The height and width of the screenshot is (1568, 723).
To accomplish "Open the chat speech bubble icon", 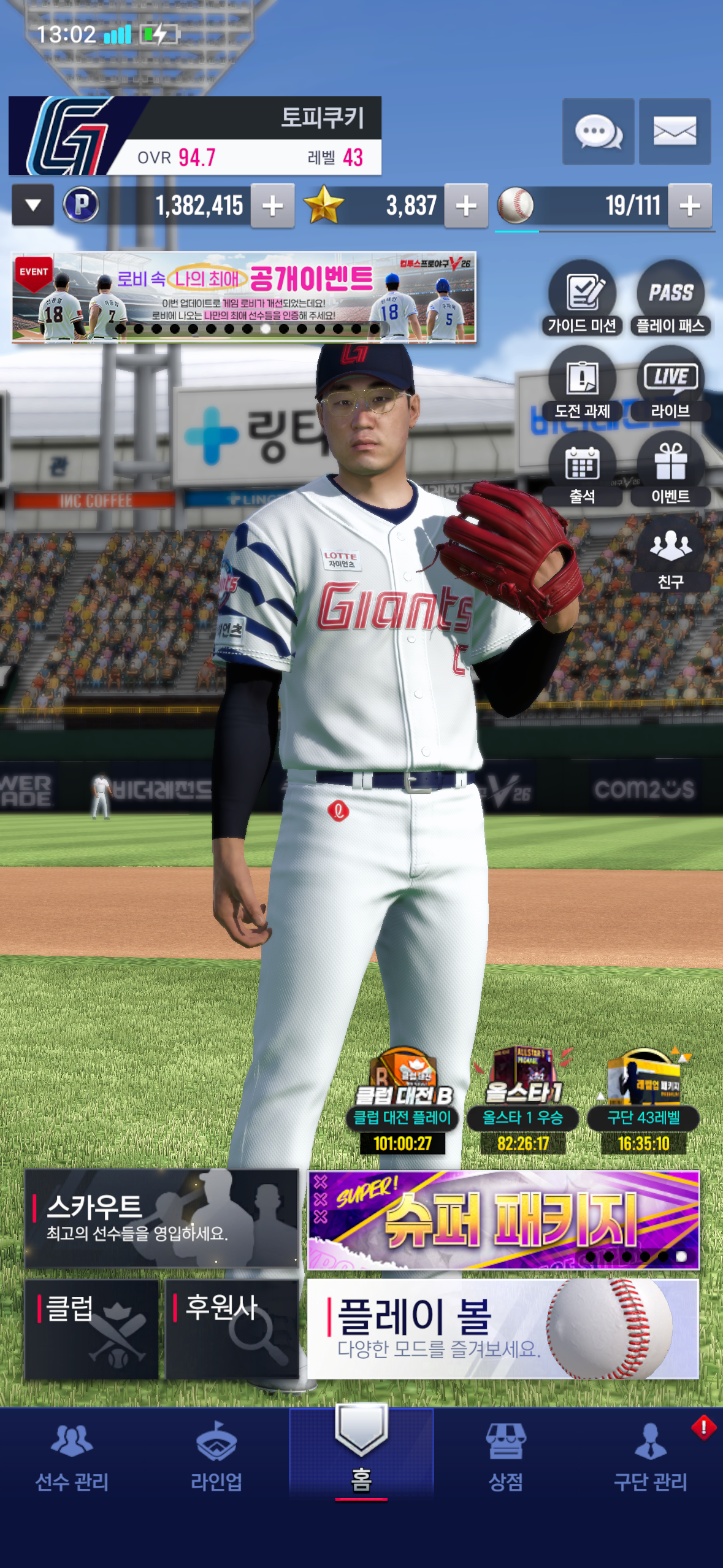I will click(x=598, y=132).
